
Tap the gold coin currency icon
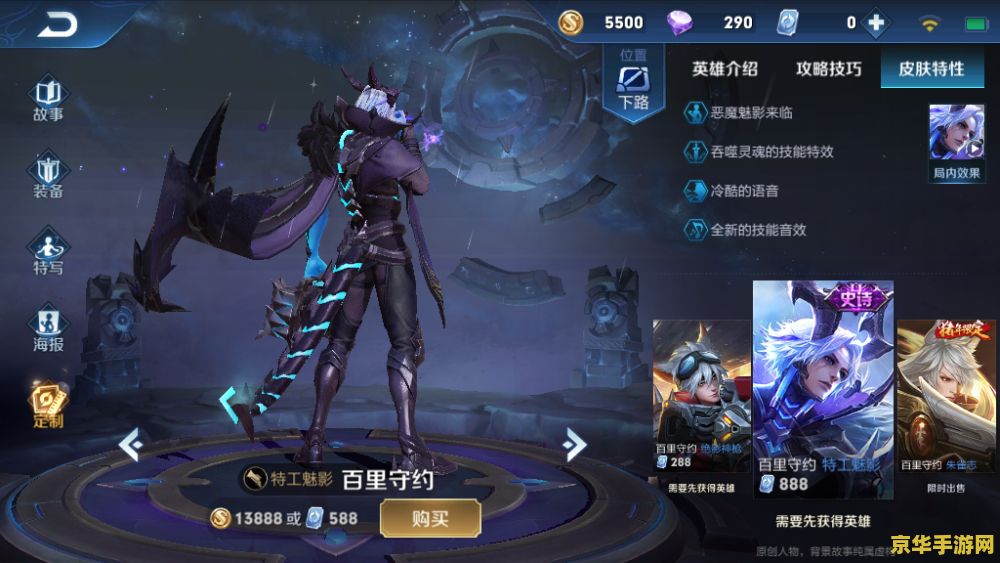click(x=572, y=23)
